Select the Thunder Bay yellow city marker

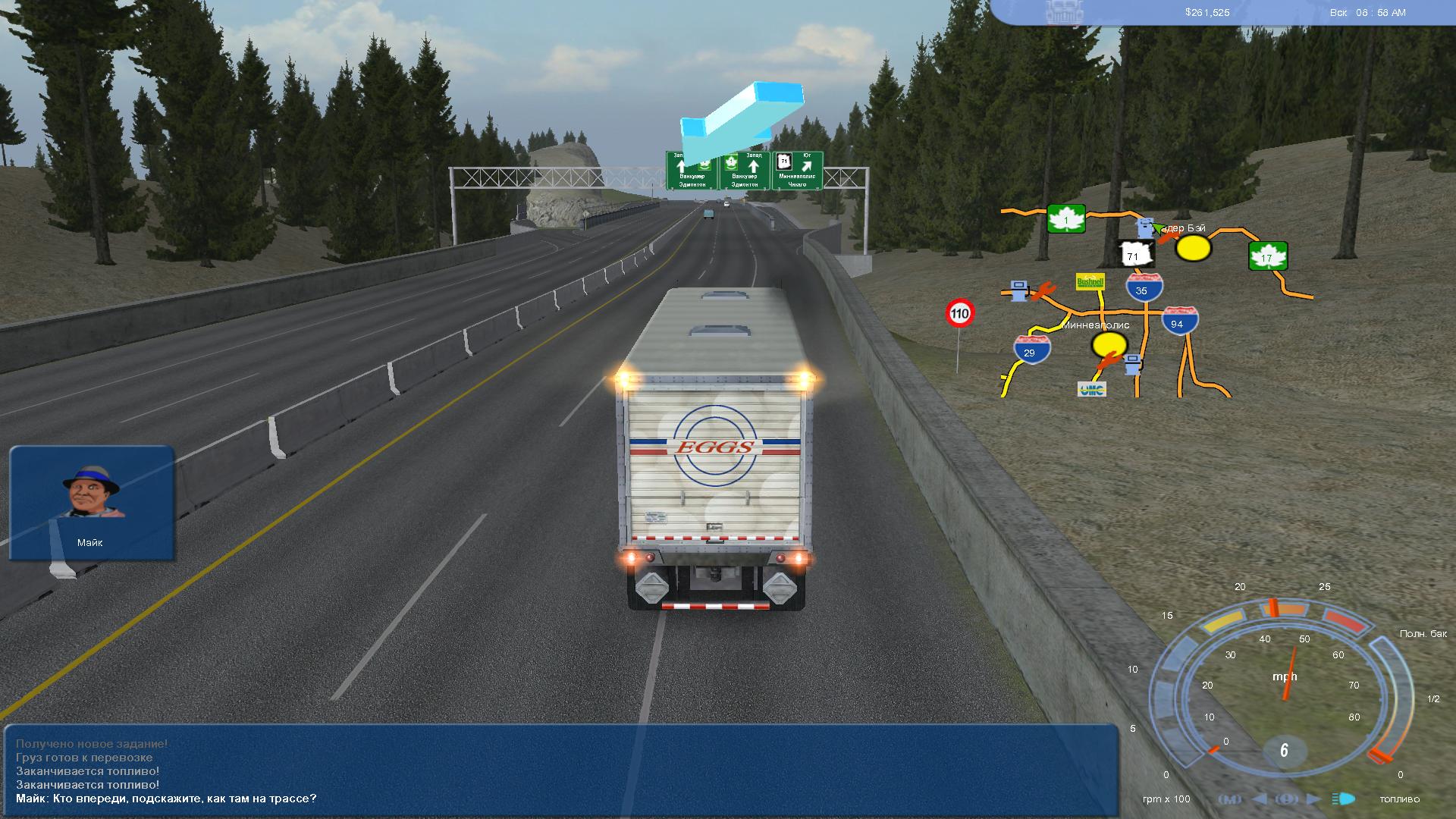[1193, 247]
